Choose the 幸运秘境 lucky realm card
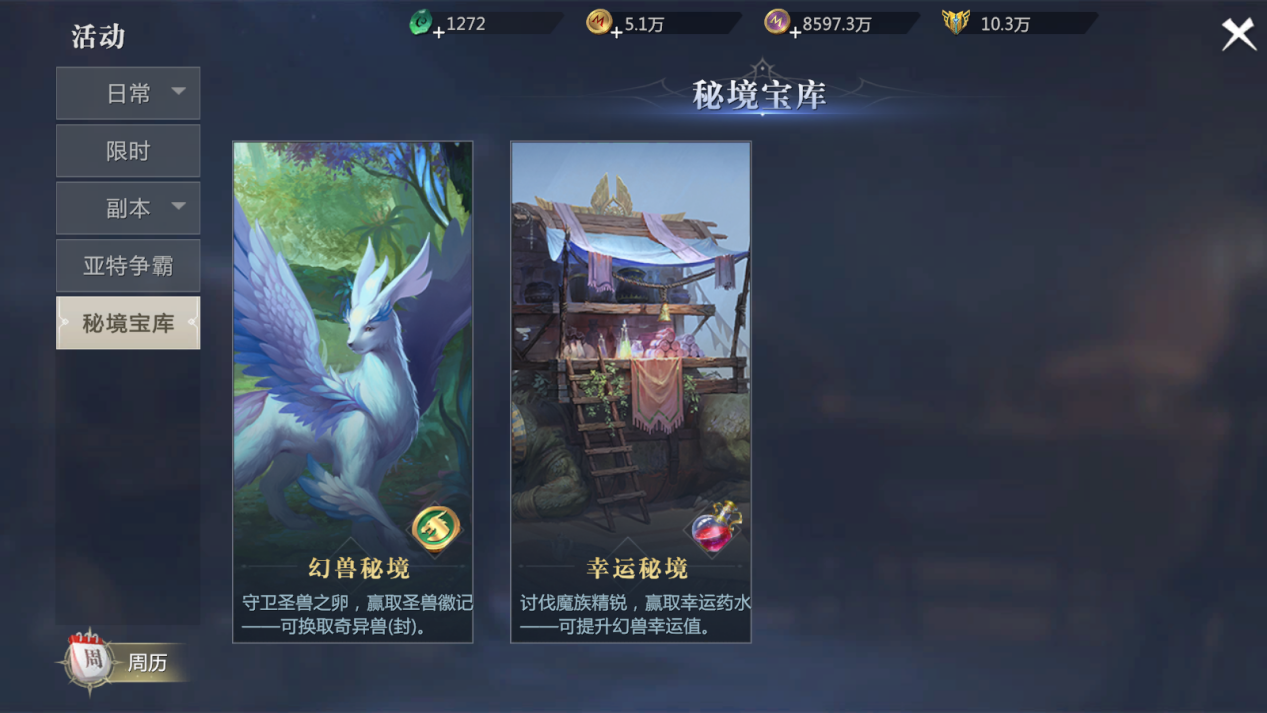The height and width of the screenshot is (713, 1267). click(x=631, y=392)
